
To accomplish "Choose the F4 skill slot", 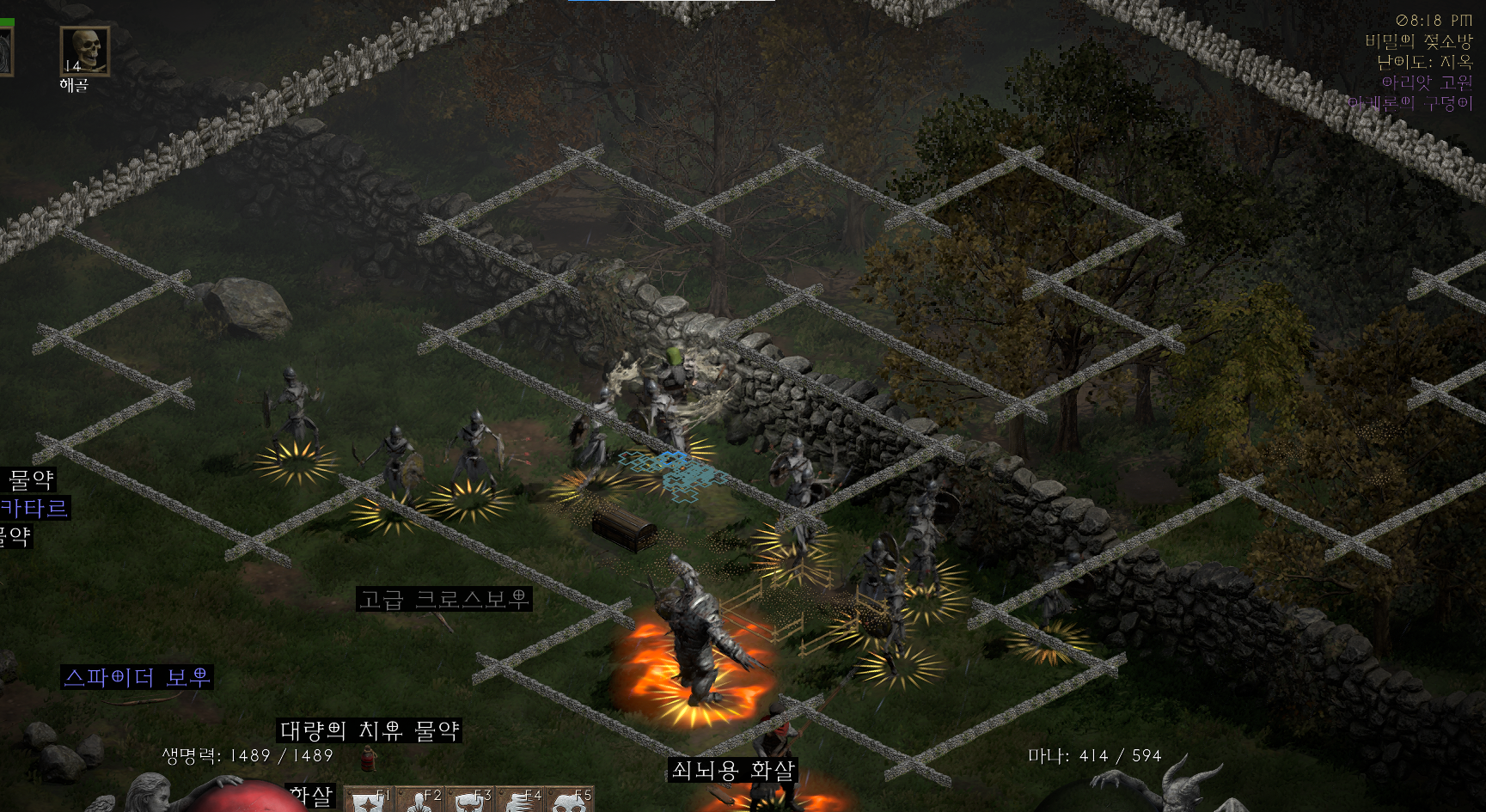I will 520,801.
